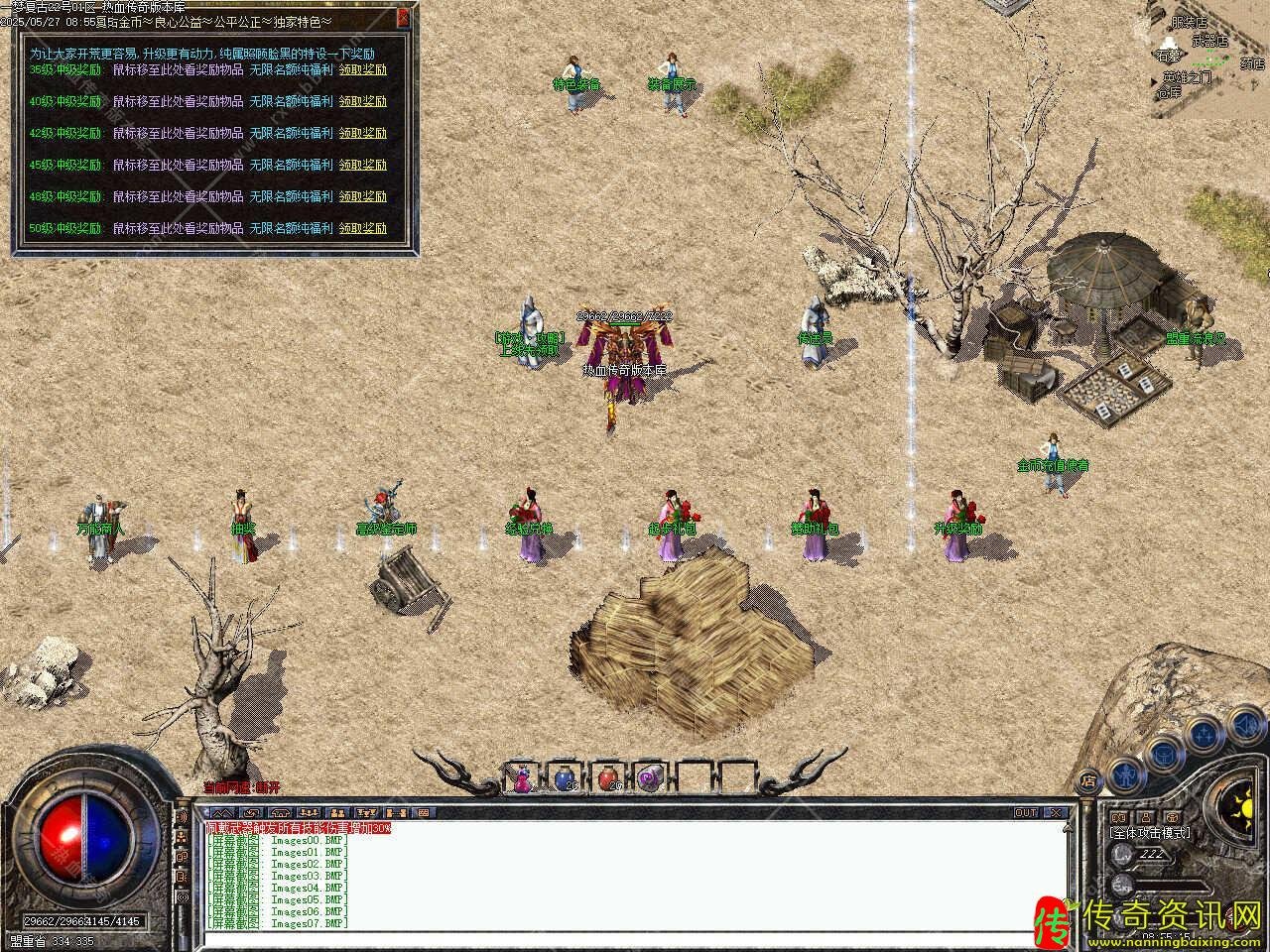1270x952 pixels.
Task: Close the chat window with X
Action: click(1056, 813)
